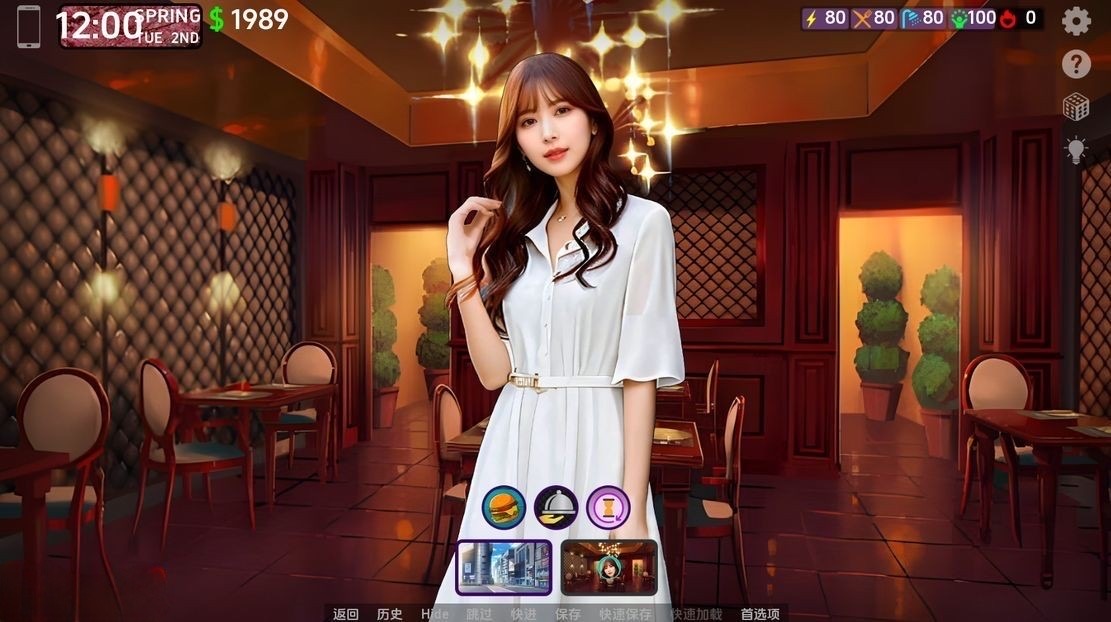Screen dimensions: 1111x622
Task: Open 历史 dialogue history
Action: point(390,614)
